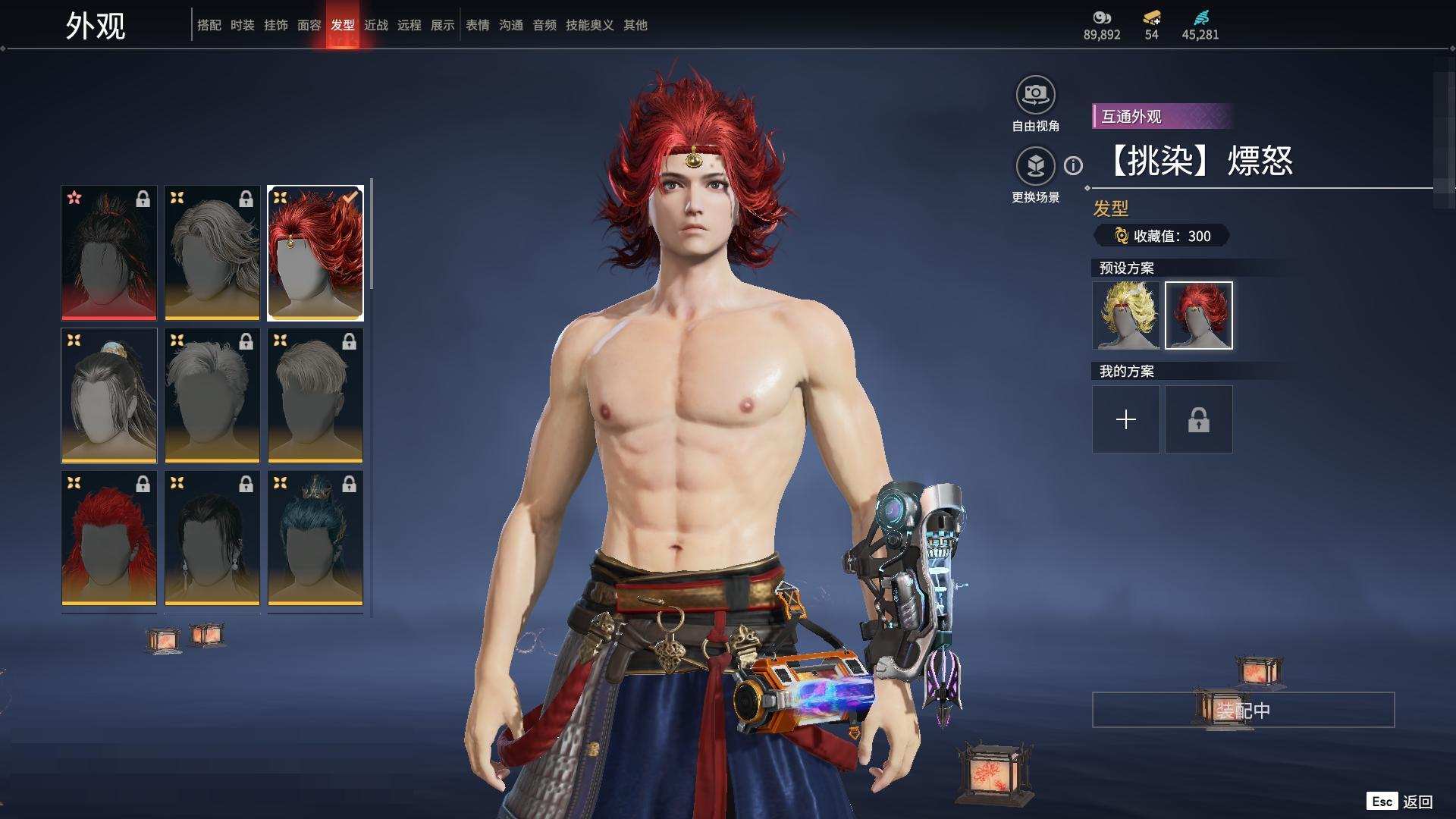Show the 表情 emotes tab
The height and width of the screenshot is (819, 1456).
point(477,25)
